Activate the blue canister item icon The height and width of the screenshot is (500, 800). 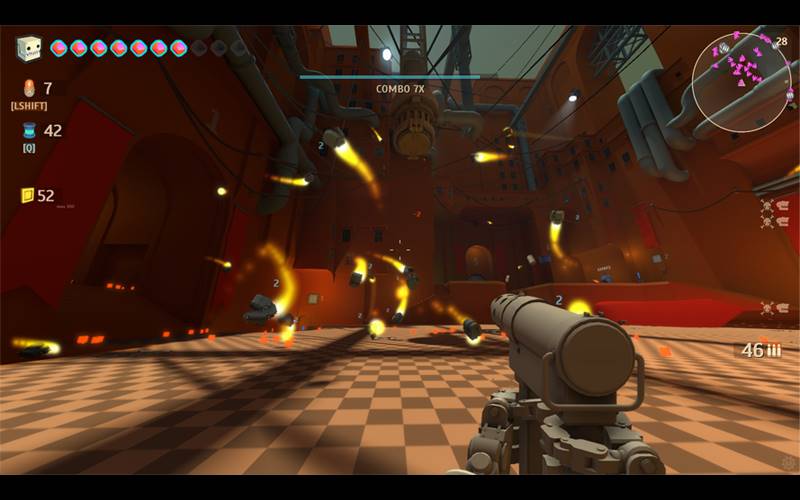click(29, 131)
